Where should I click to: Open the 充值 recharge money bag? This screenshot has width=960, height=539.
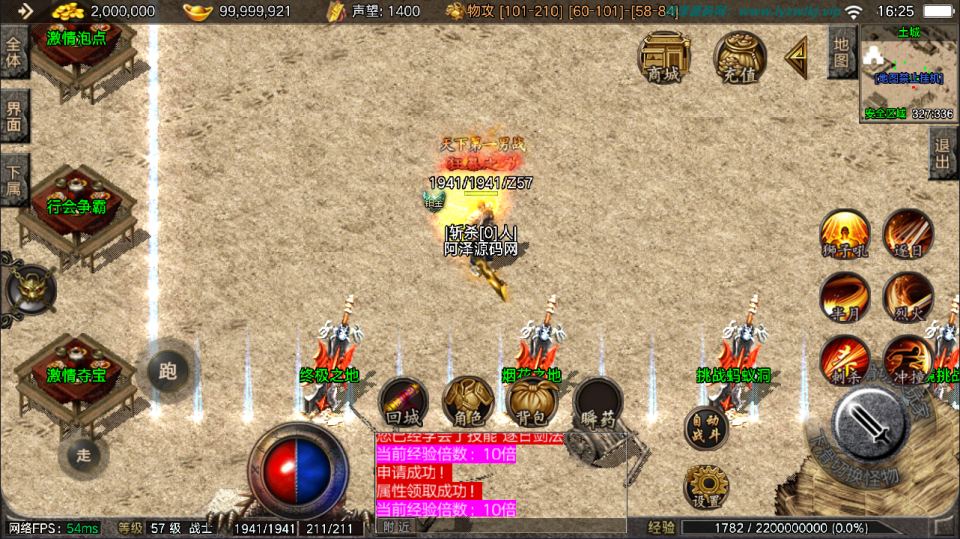pos(736,58)
